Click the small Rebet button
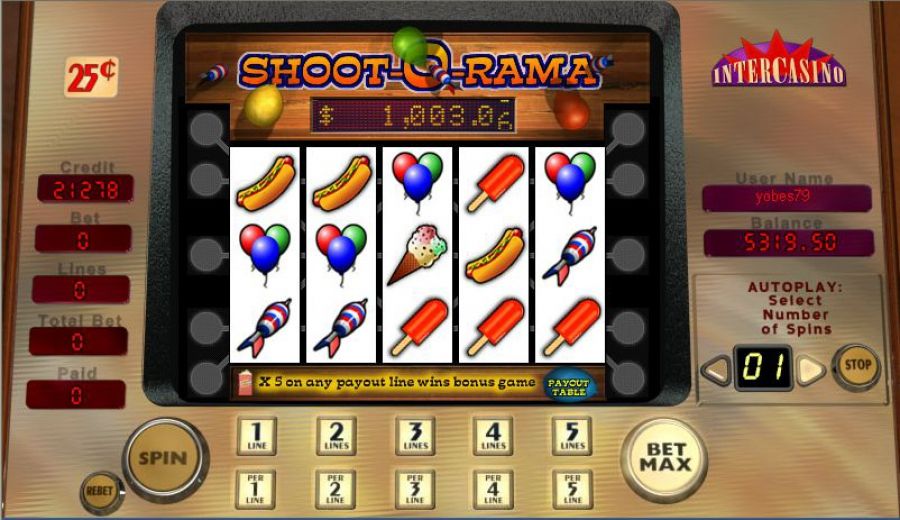The height and width of the screenshot is (520, 900). [101, 492]
